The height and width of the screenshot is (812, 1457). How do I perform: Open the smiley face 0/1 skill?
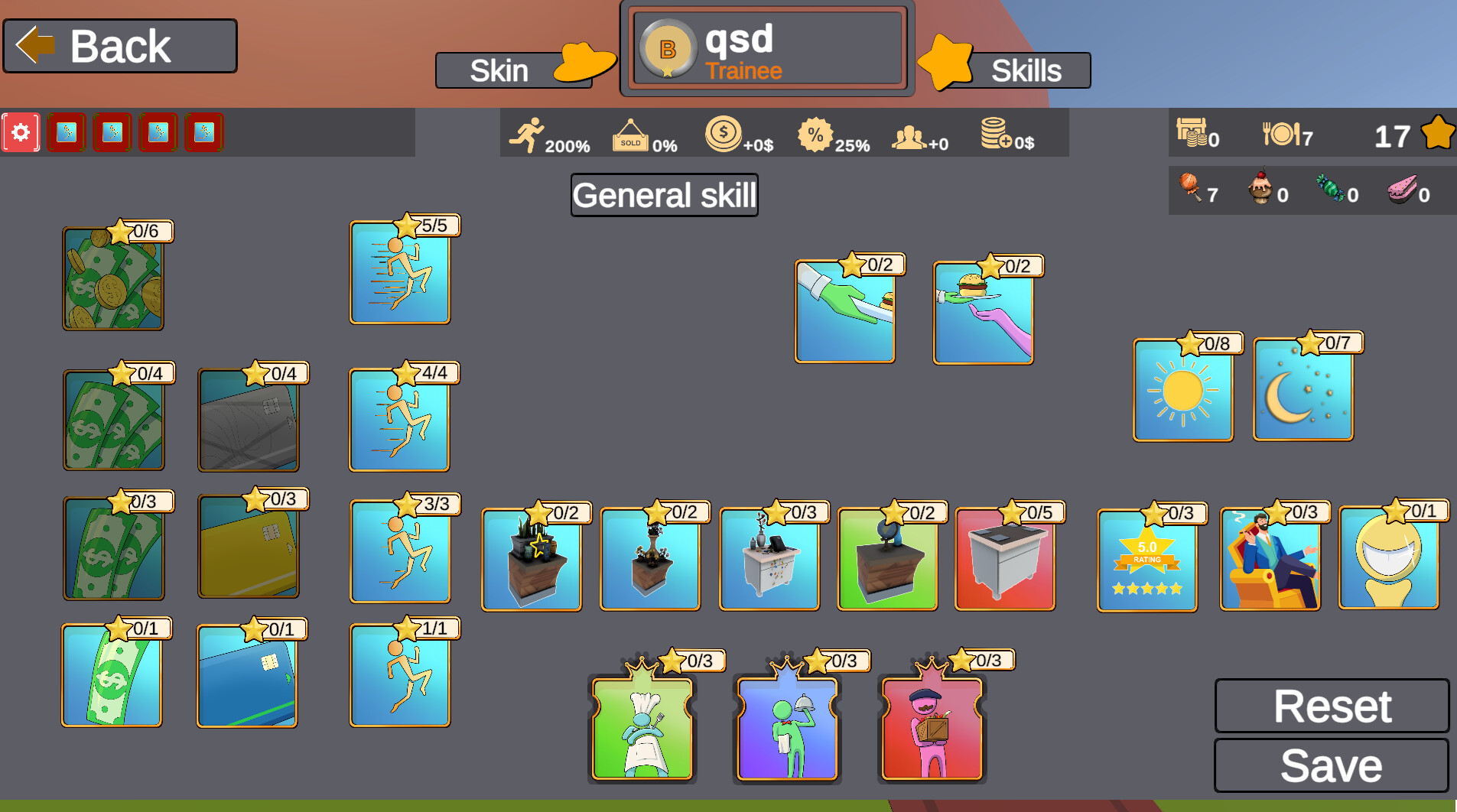coord(1390,557)
